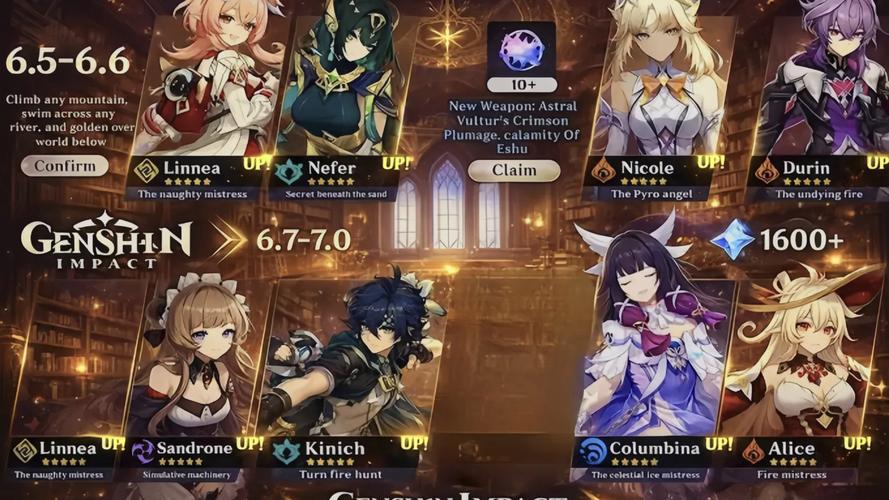
Task: Click the Confirm button
Action: [x=65, y=165]
